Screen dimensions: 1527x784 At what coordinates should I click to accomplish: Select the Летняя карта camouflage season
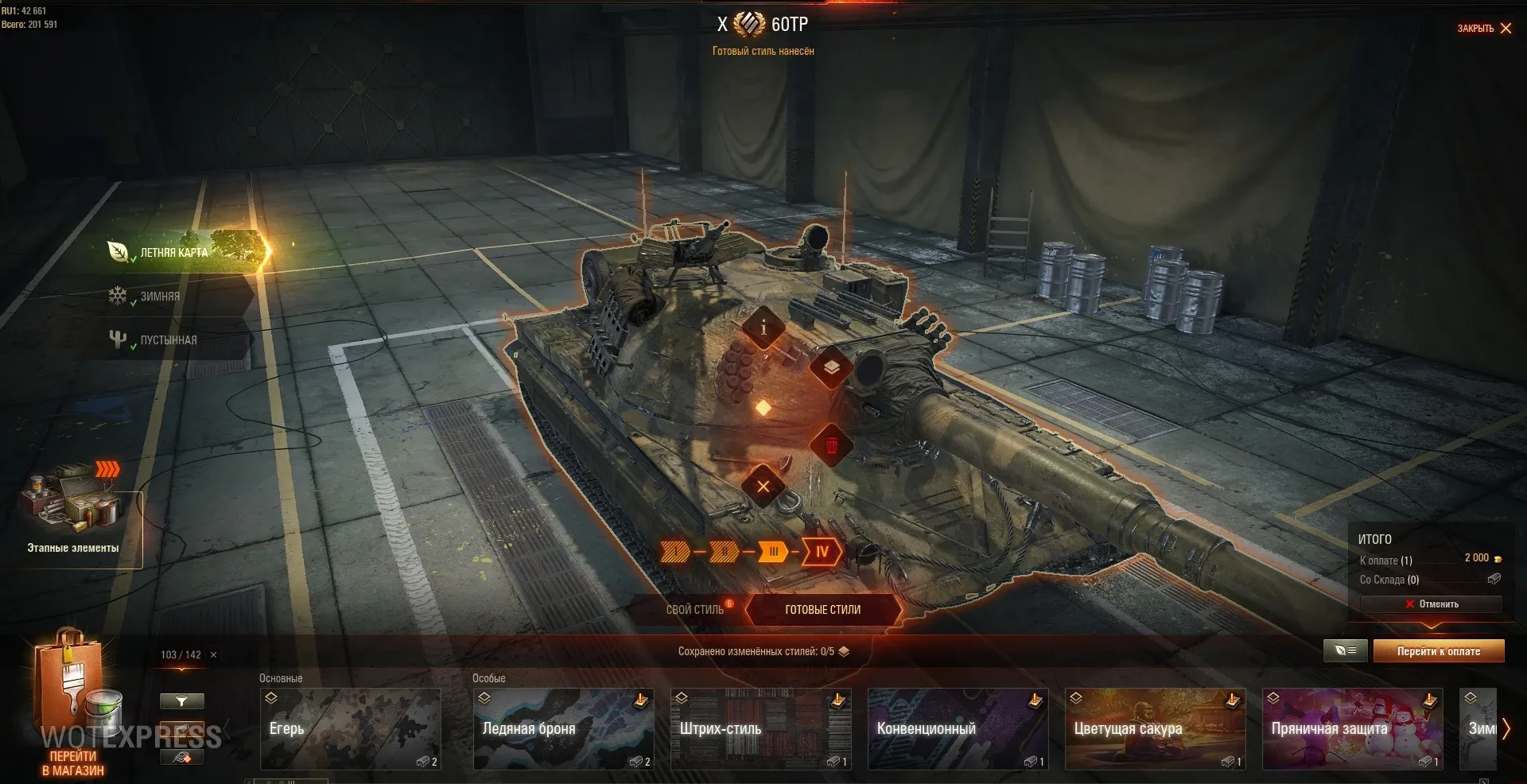(173, 252)
